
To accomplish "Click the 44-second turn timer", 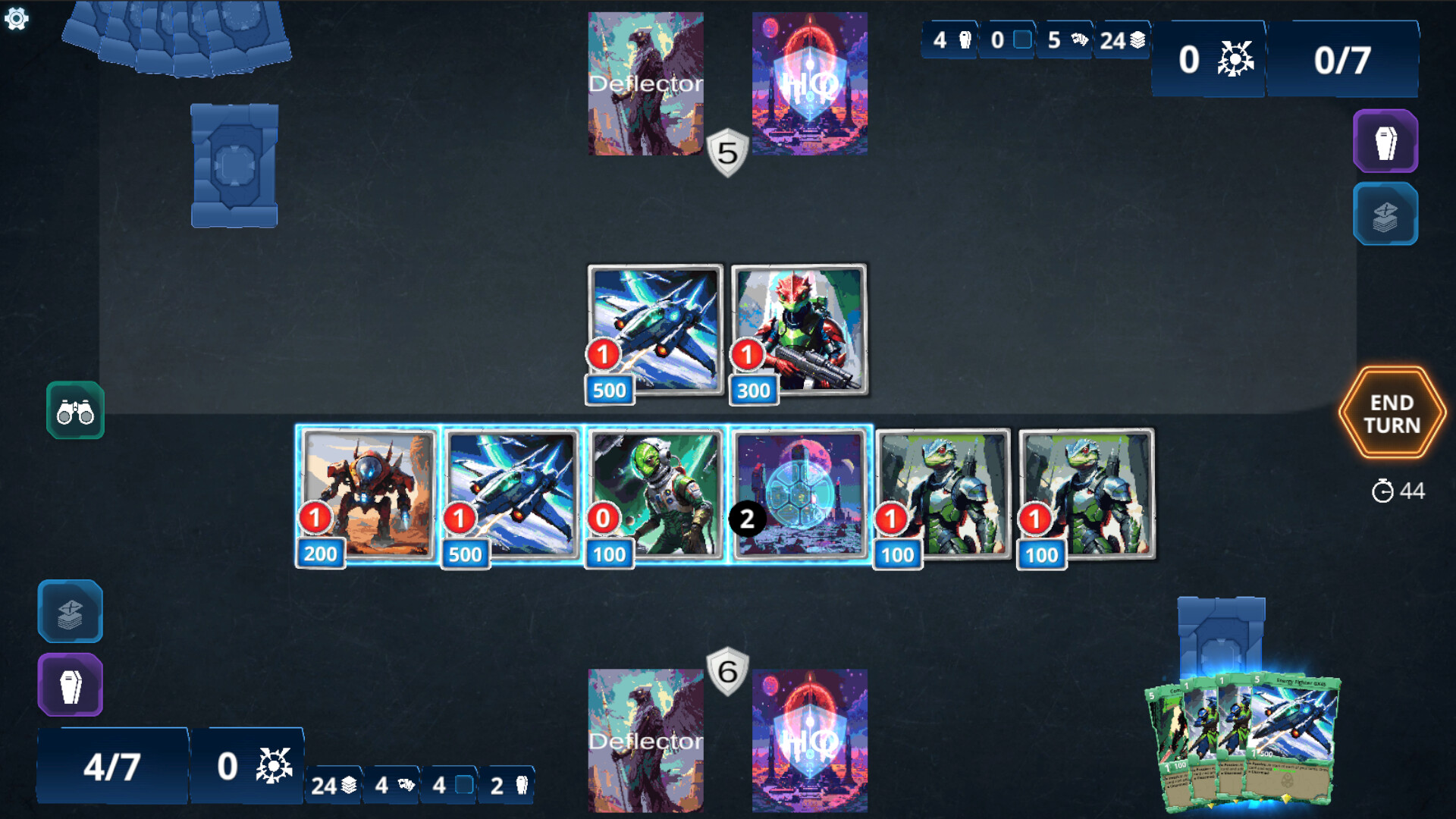I will tap(1399, 491).
